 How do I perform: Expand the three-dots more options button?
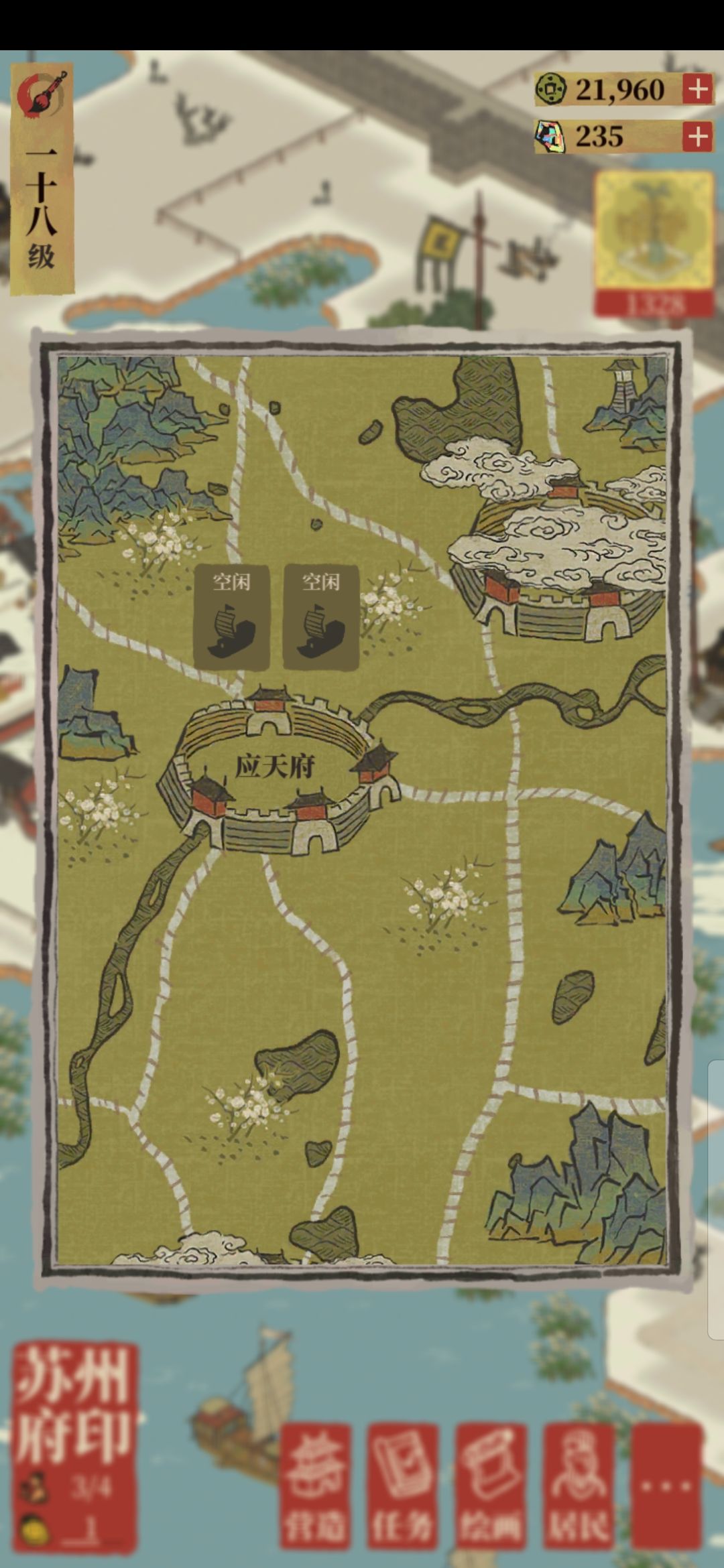(666, 1485)
